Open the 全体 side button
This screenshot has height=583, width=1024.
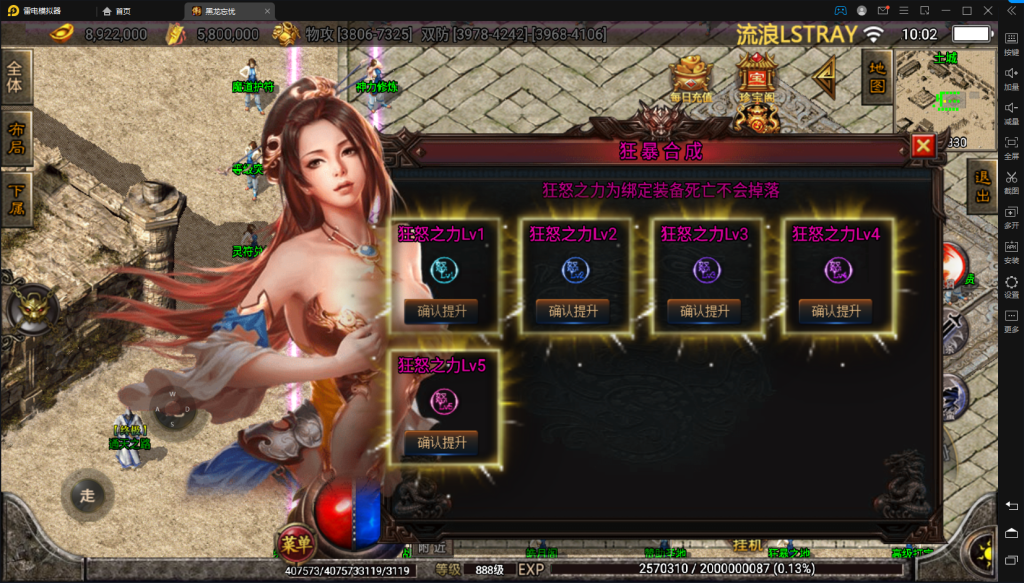(15, 76)
